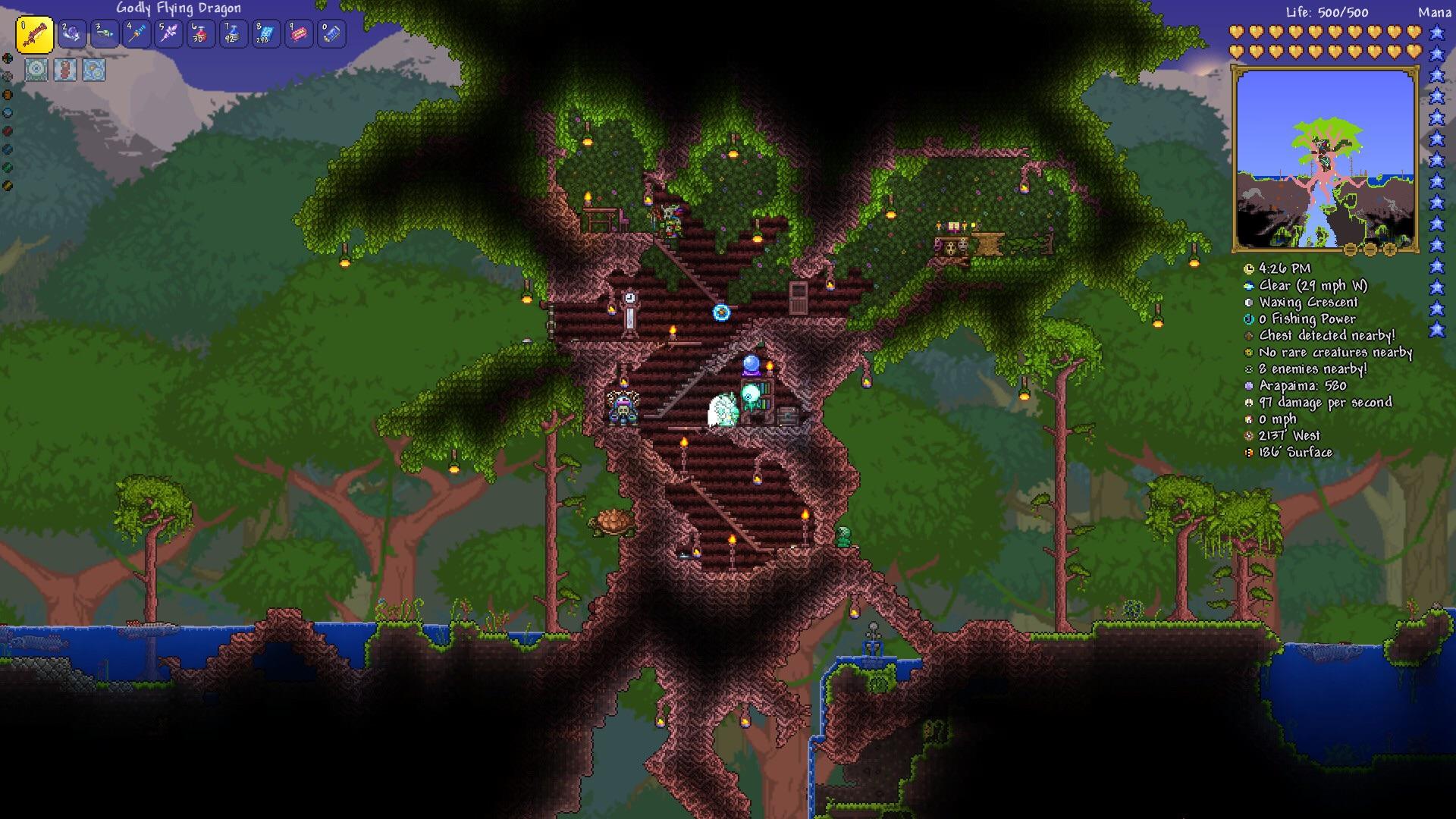This screenshot has width=1456, height=819.
Task: Select the mana potions in hotbar slot 7
Action: tap(232, 33)
